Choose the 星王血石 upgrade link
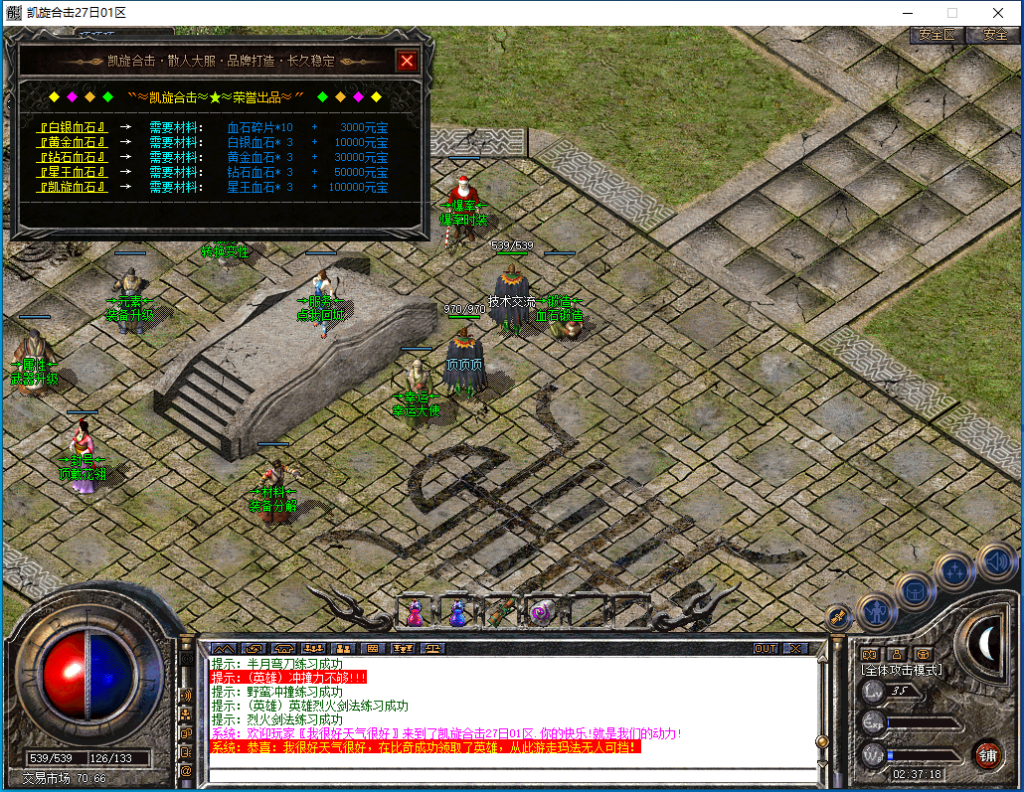Image resolution: width=1024 pixels, height=792 pixels. 72,173
